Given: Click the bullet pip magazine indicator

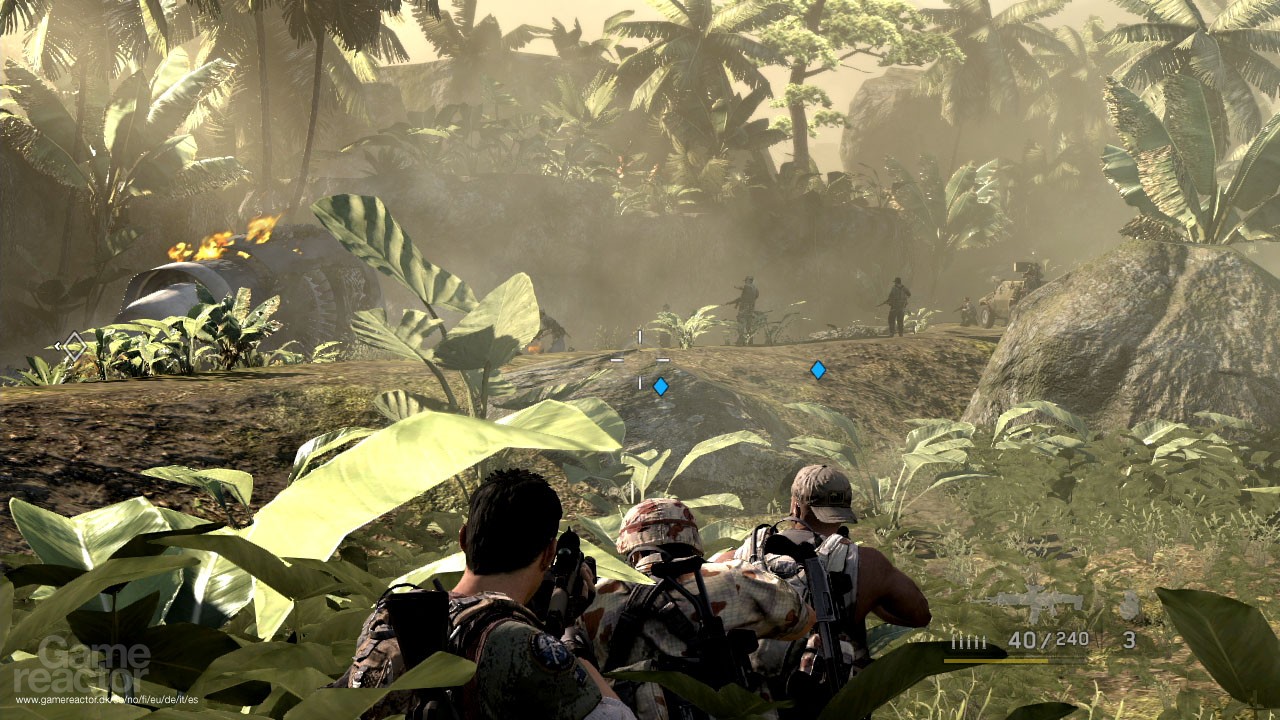Looking at the screenshot, I should coord(968,643).
